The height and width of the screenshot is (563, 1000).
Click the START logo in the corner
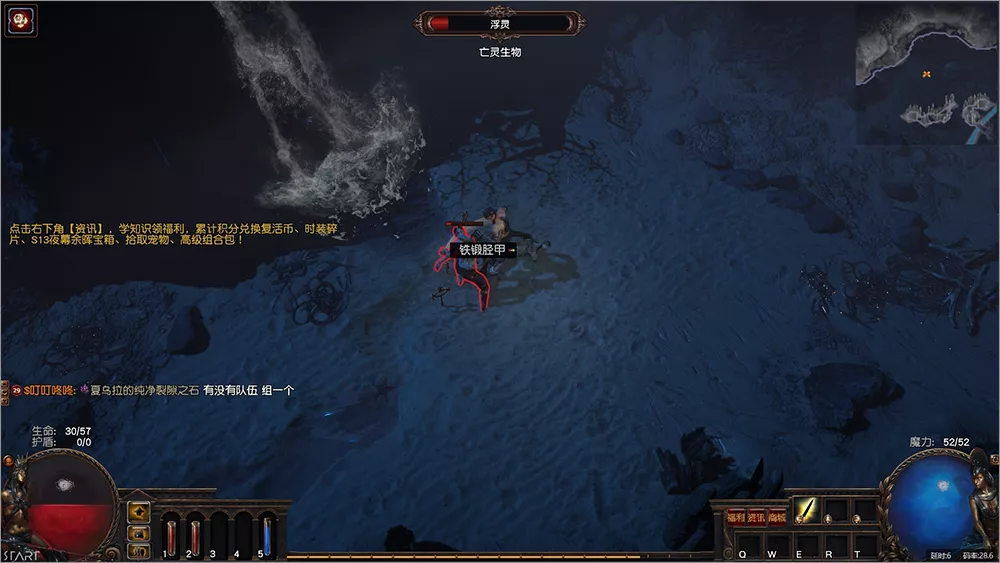point(21,554)
